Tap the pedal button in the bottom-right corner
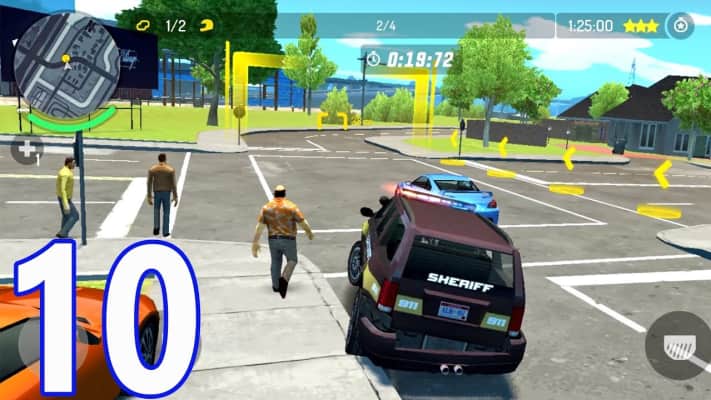Viewport: 711px width, 400px height. [678, 345]
